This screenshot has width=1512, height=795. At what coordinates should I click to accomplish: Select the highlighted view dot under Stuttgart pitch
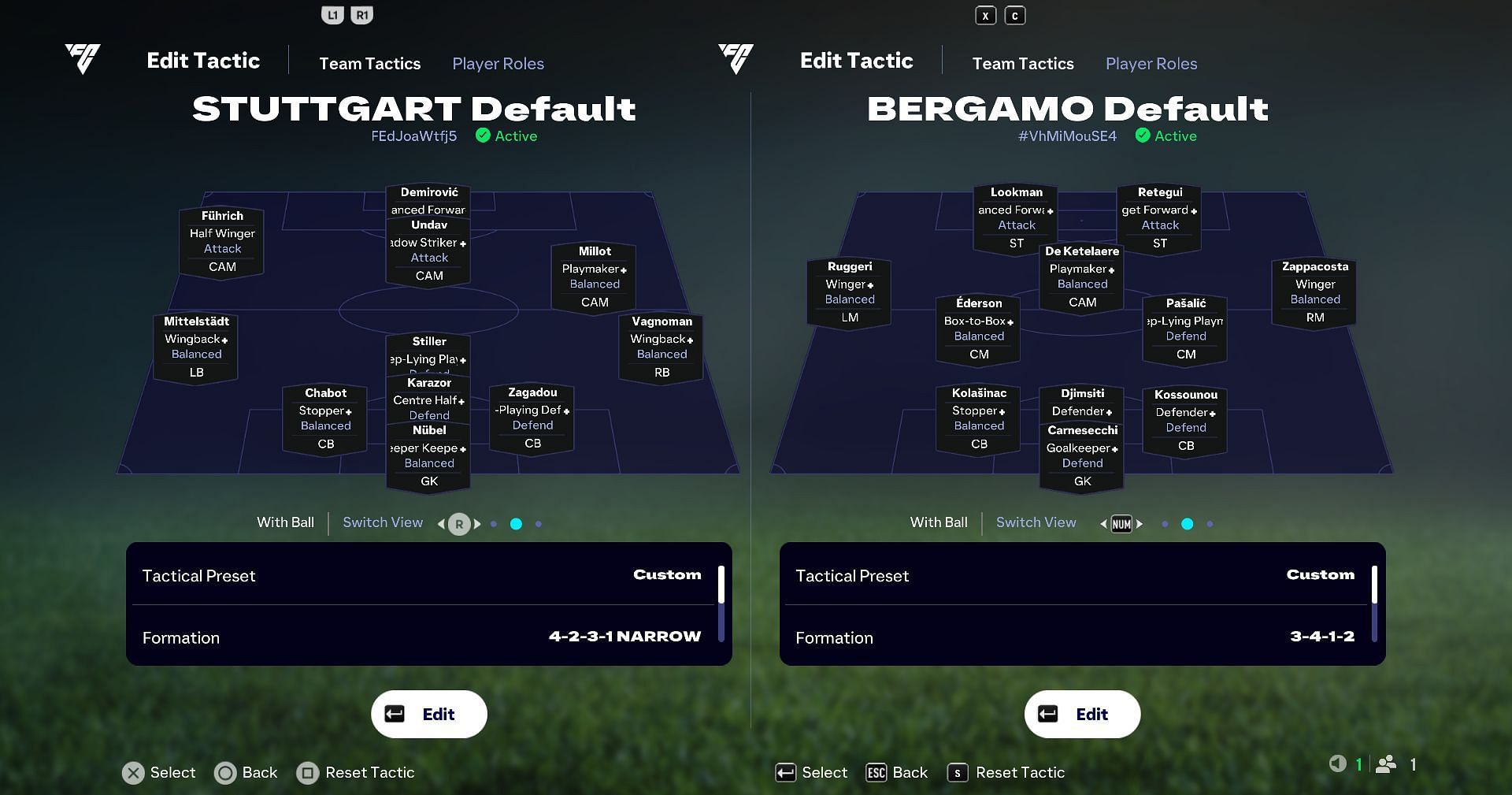coord(516,523)
